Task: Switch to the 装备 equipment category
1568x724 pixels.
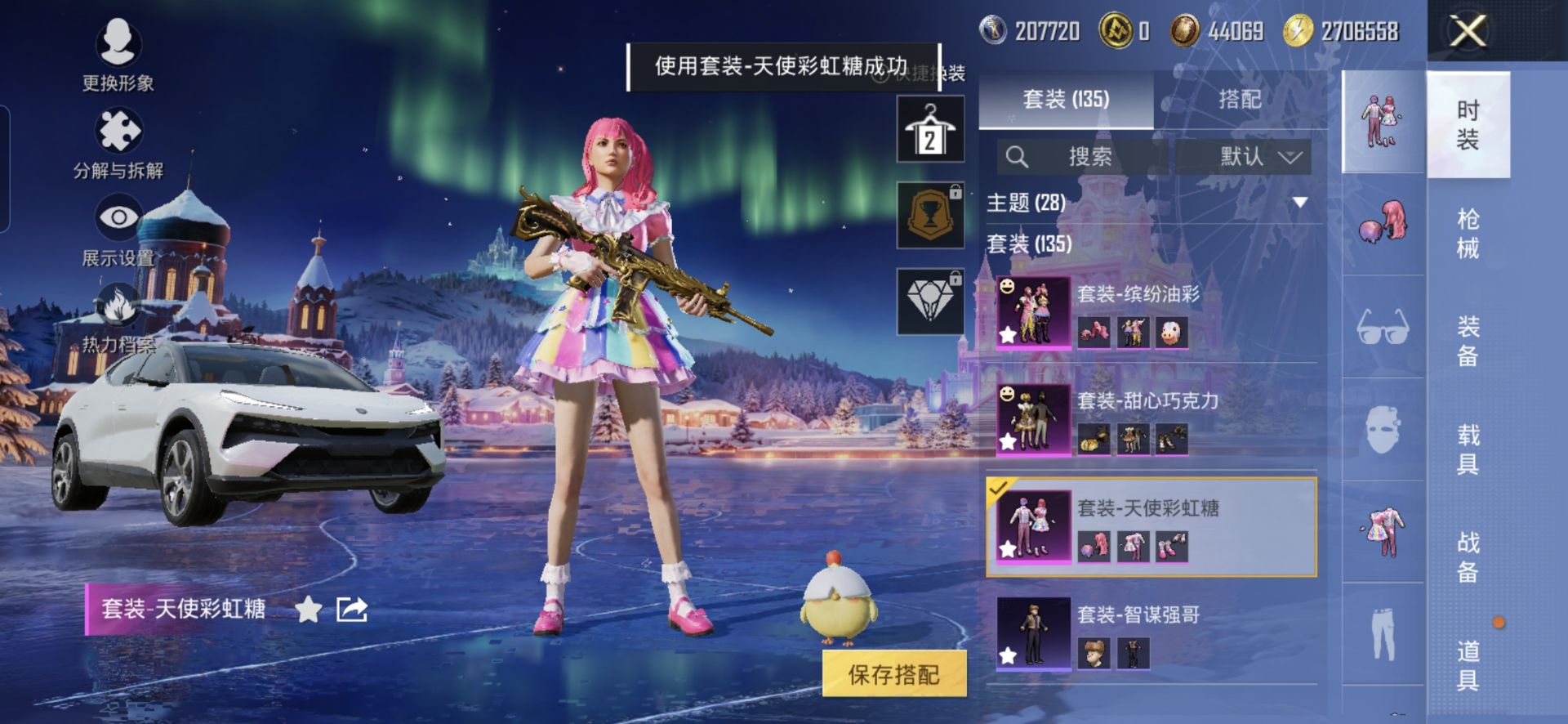Action: point(1468,341)
